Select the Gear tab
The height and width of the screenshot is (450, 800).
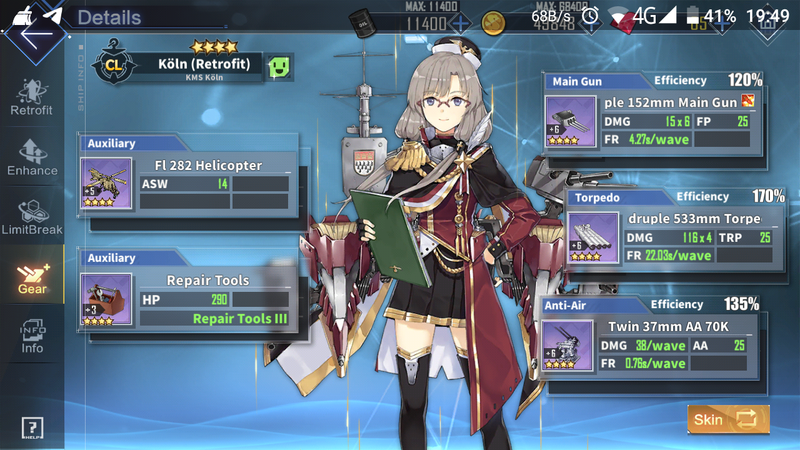[31, 275]
